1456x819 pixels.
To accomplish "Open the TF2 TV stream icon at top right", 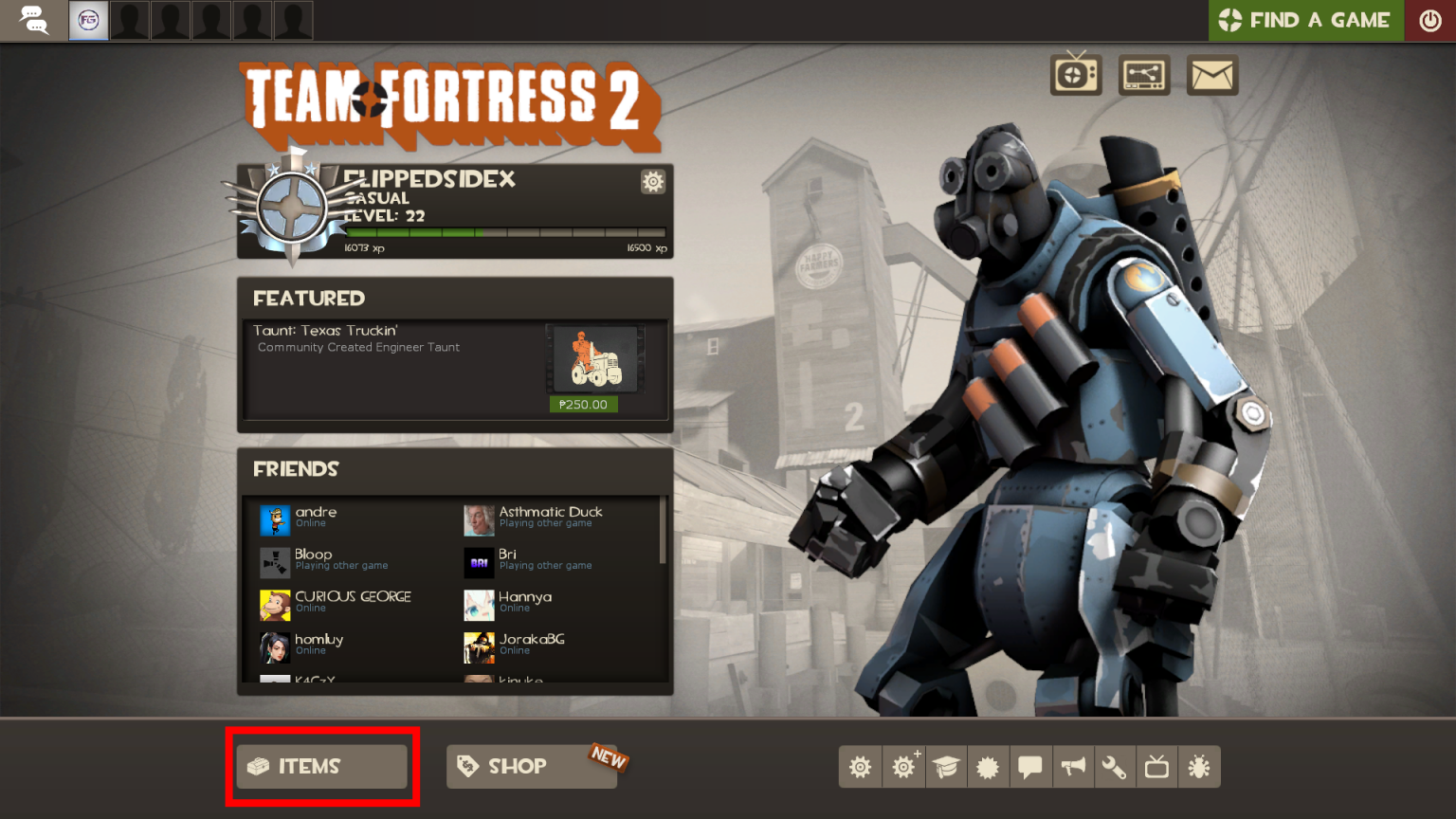I will (x=1076, y=74).
